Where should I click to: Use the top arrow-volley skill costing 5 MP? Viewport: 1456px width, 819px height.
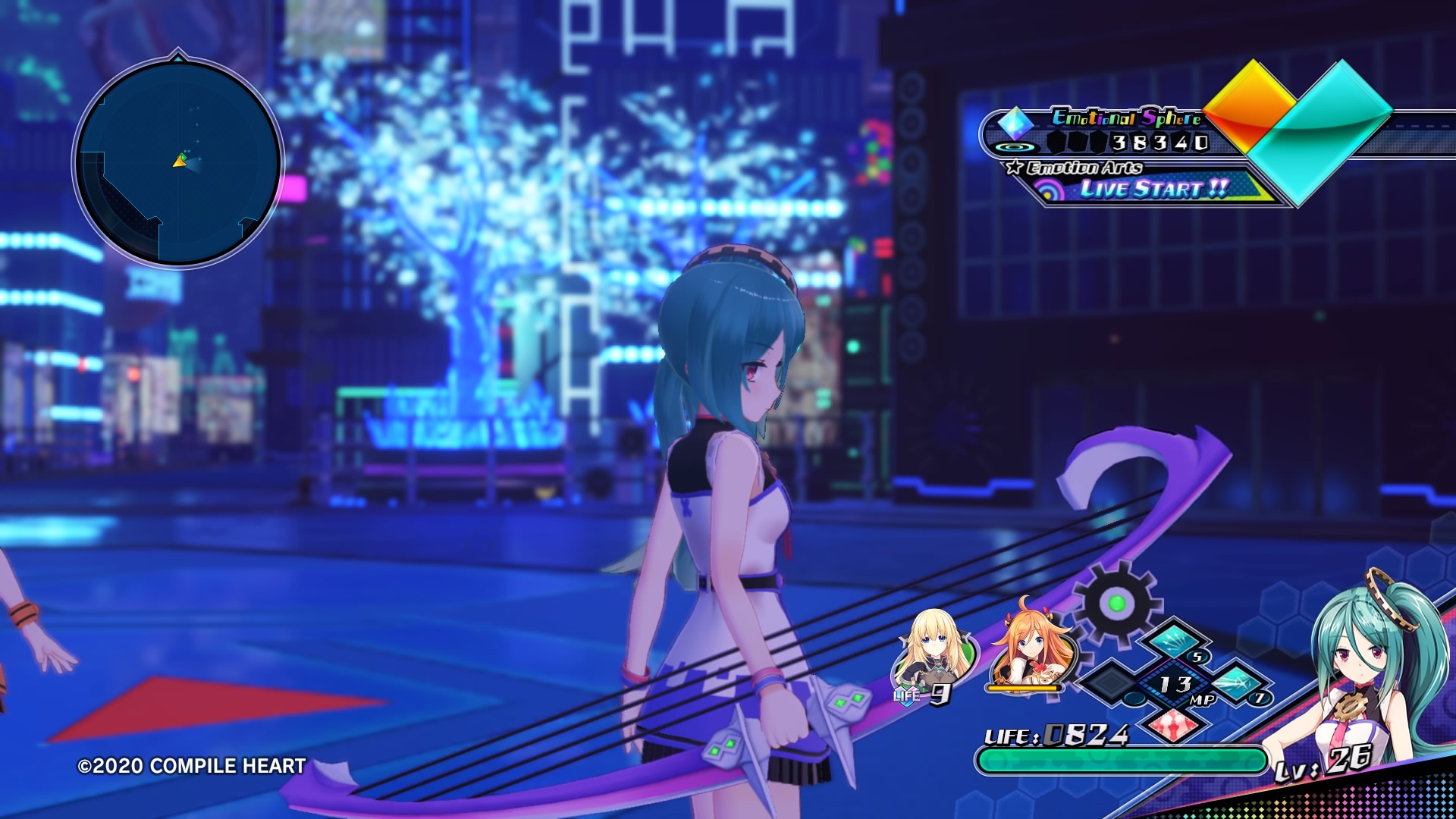point(1174,642)
